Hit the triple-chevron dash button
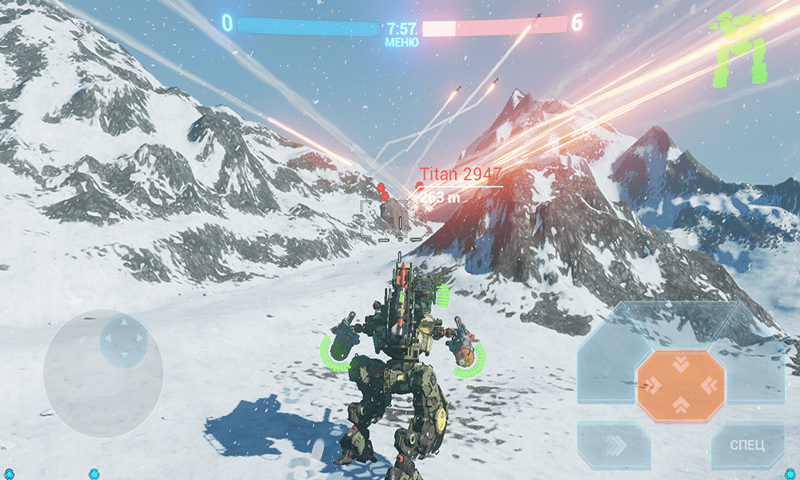Viewport: 800px width, 480px height. coord(614,444)
